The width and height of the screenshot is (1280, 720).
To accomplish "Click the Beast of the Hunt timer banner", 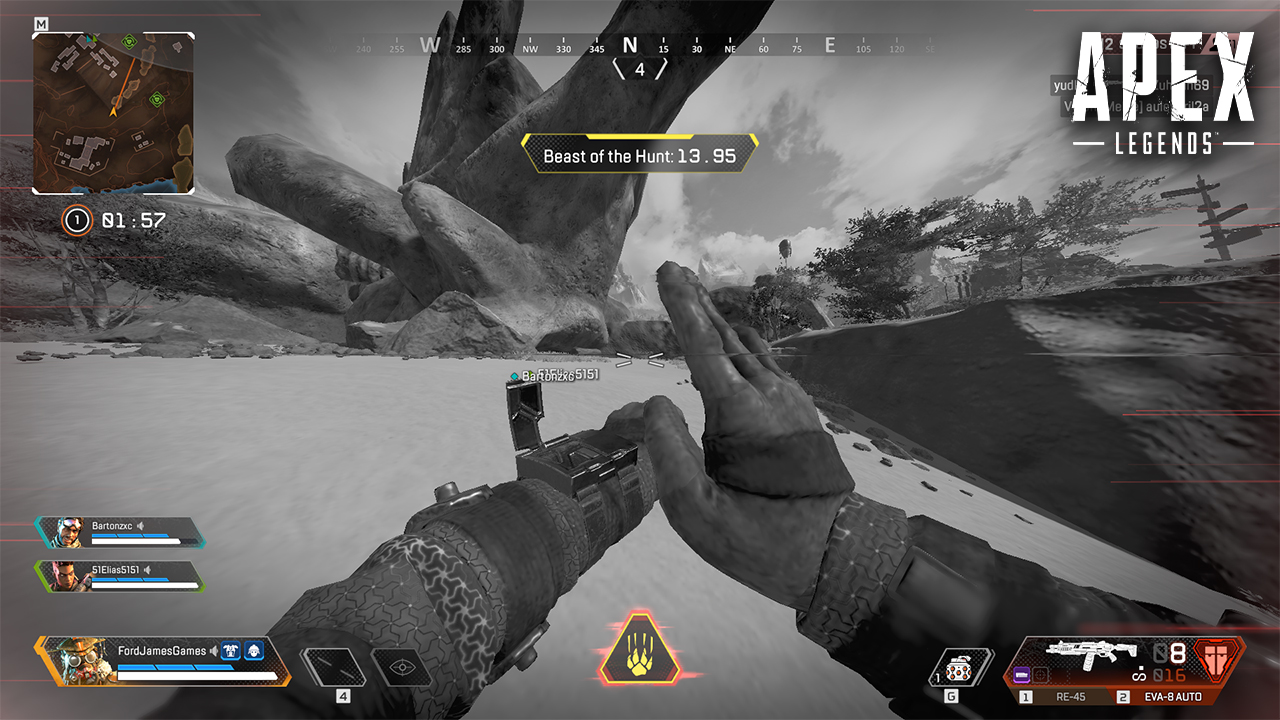I will click(x=640, y=155).
